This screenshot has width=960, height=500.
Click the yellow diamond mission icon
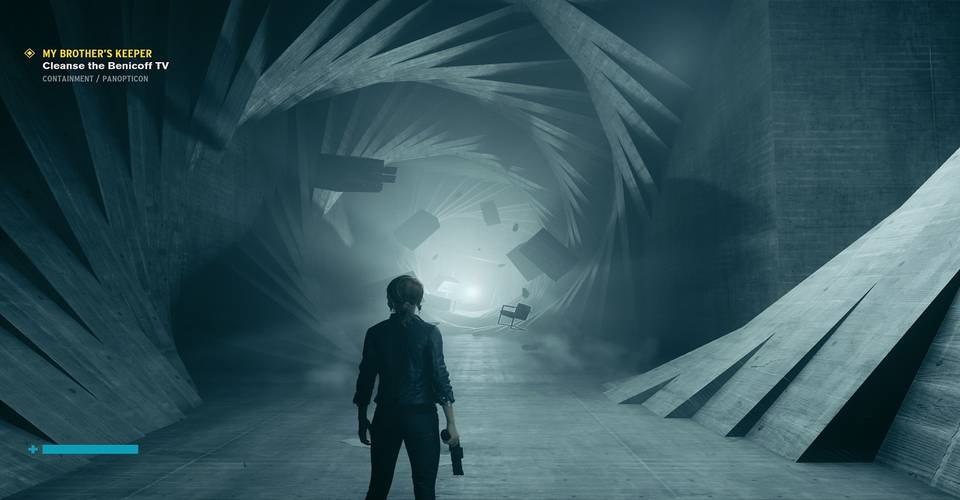(30, 53)
